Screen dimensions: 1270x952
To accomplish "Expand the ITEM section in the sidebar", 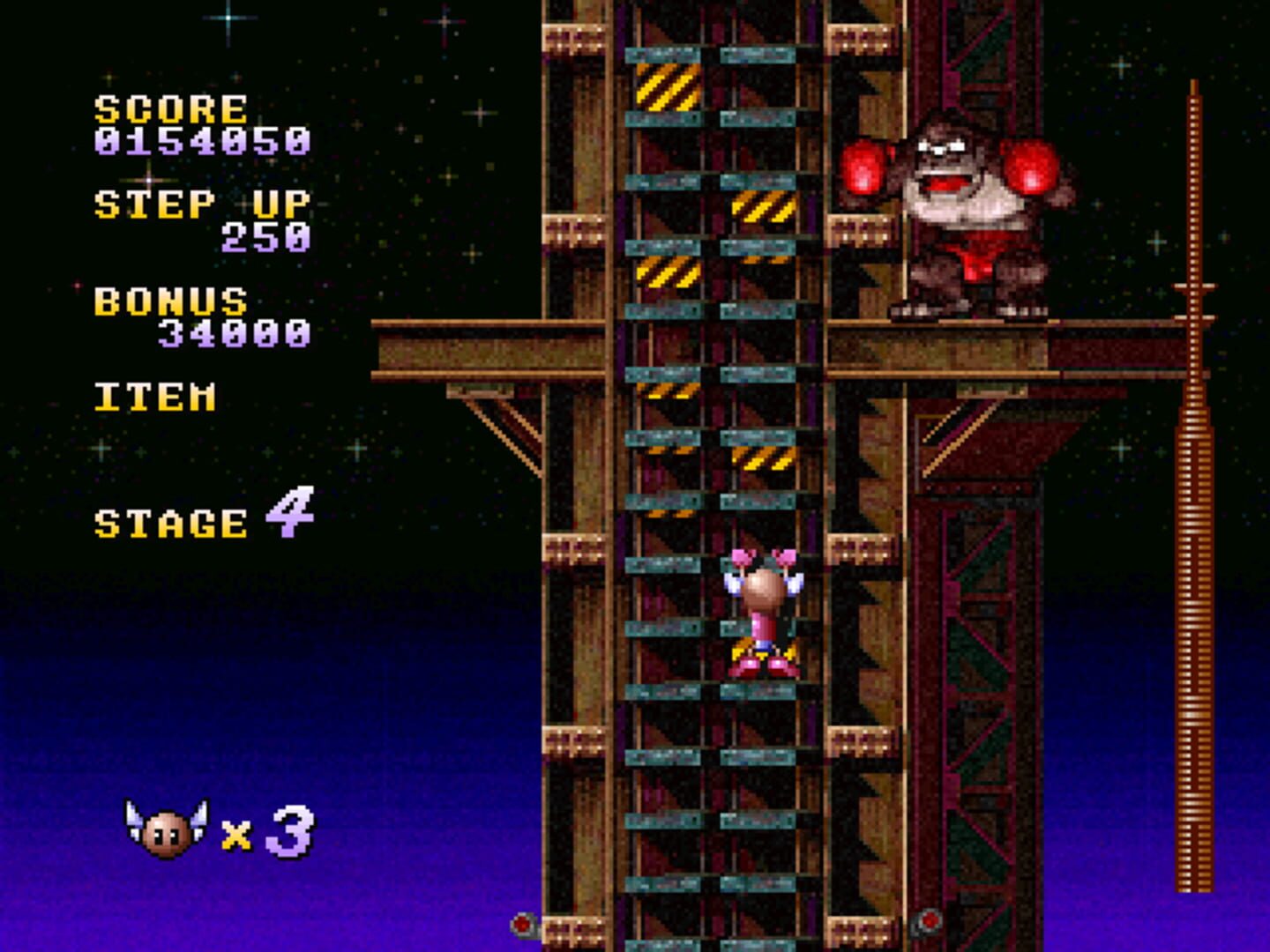I will (154, 397).
